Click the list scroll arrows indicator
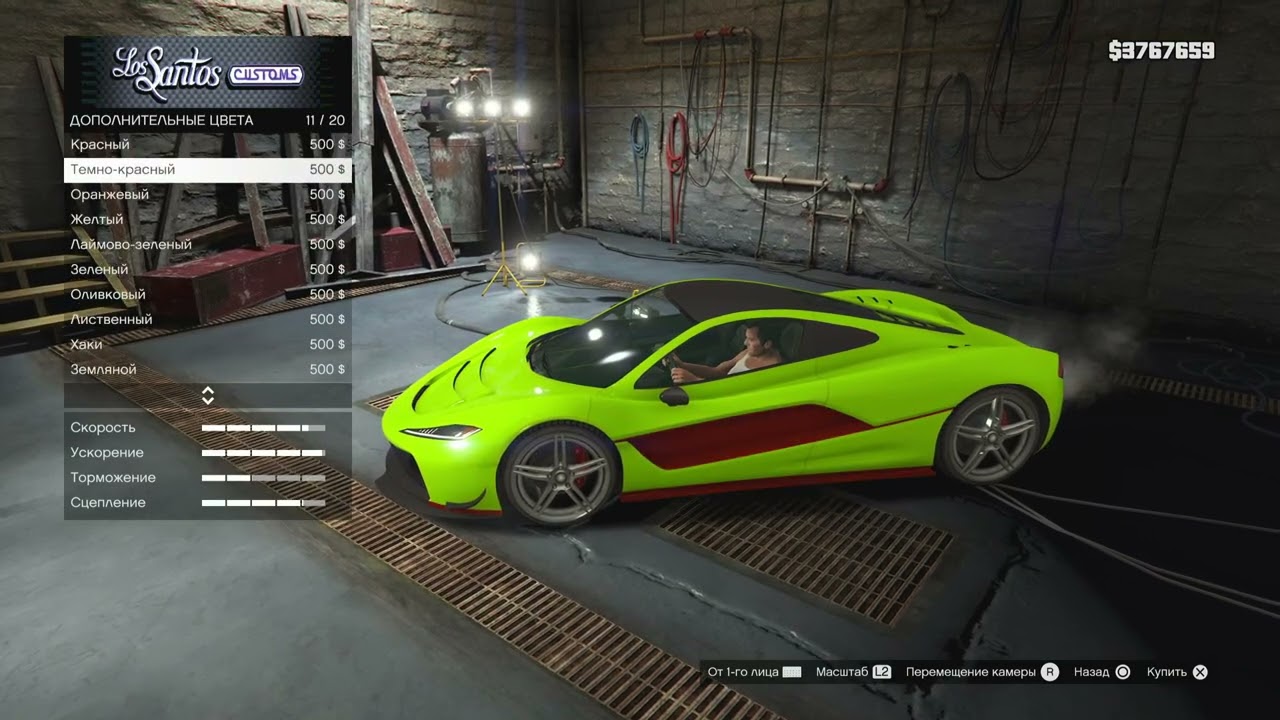Screen dimensions: 1280x720 [x=208, y=395]
